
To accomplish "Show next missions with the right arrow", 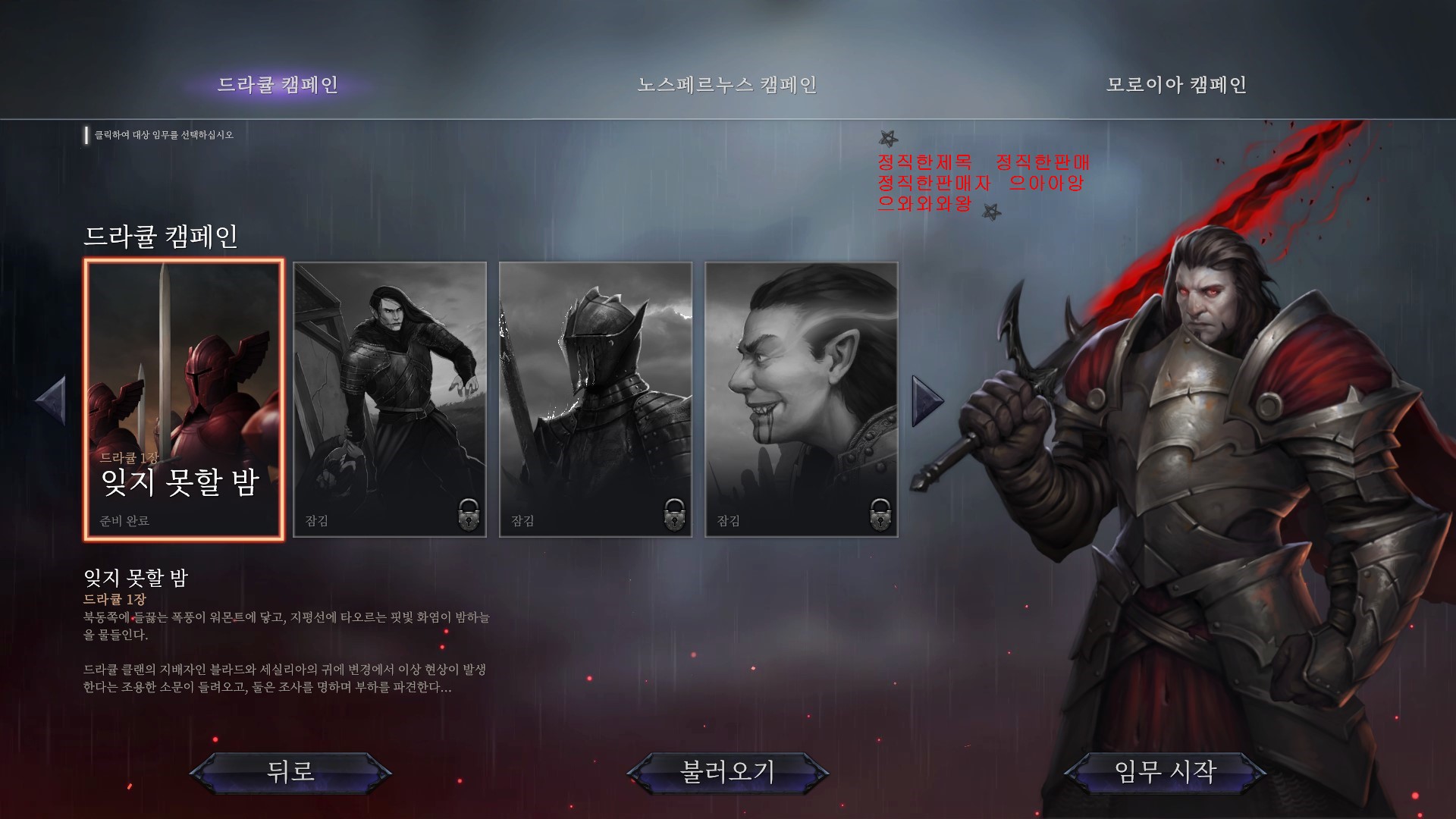I will 927,400.
